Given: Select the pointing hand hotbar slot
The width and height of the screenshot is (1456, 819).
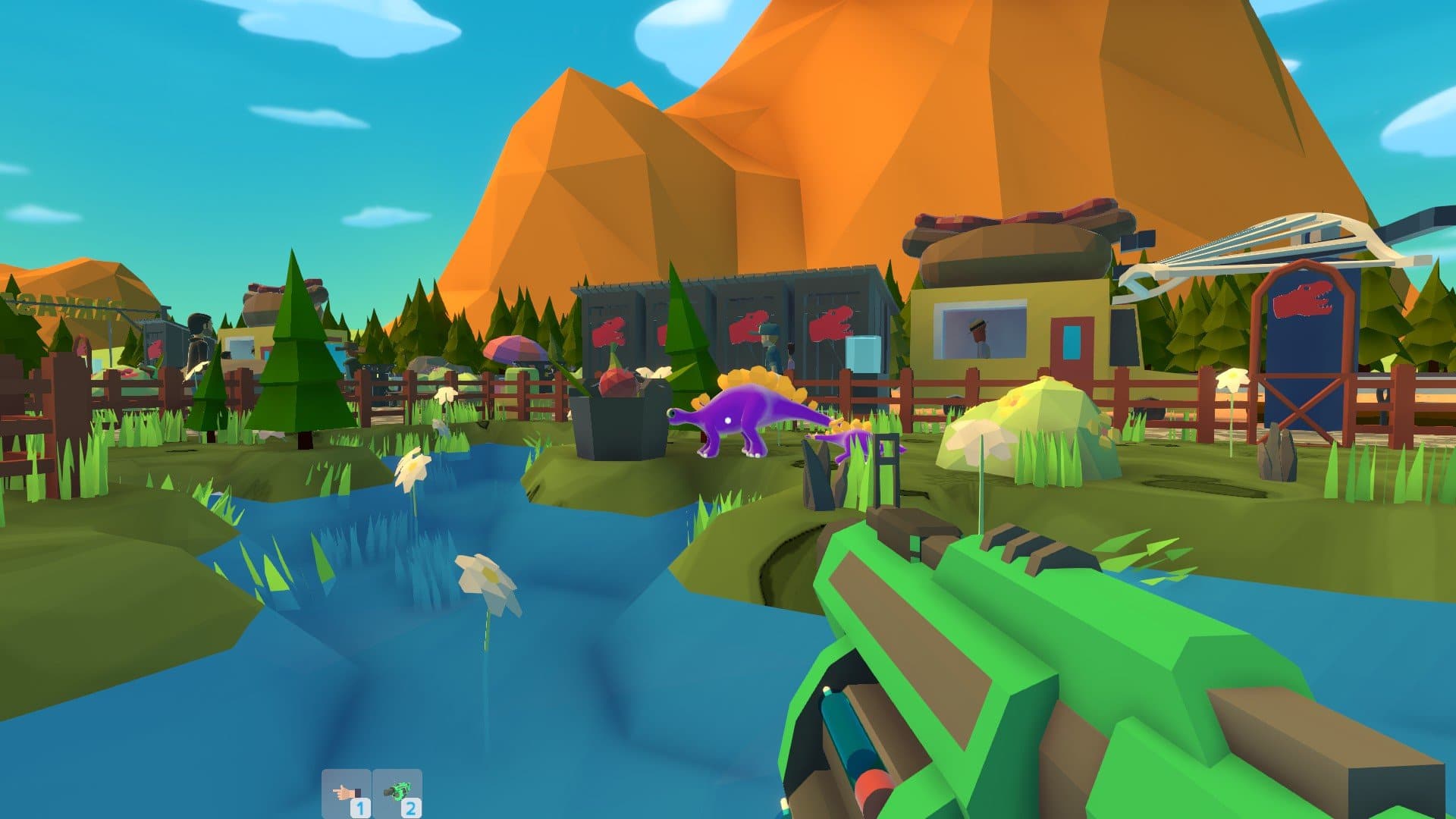Looking at the screenshot, I should (x=347, y=793).
